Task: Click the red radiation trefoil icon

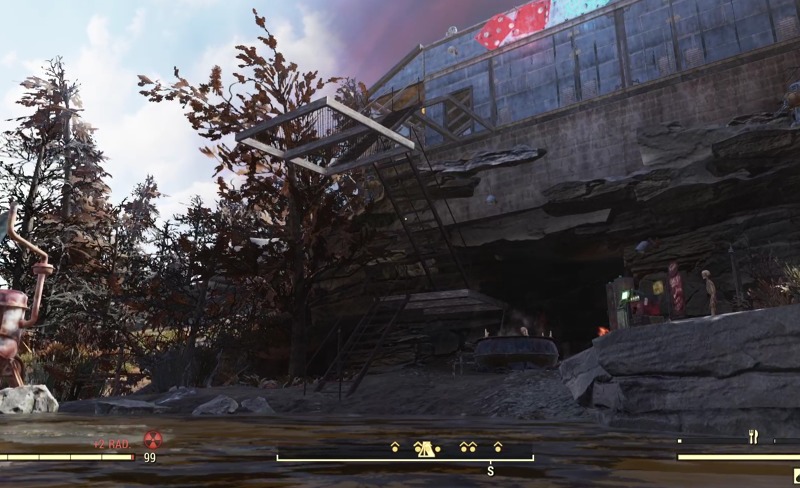Action: click(153, 439)
